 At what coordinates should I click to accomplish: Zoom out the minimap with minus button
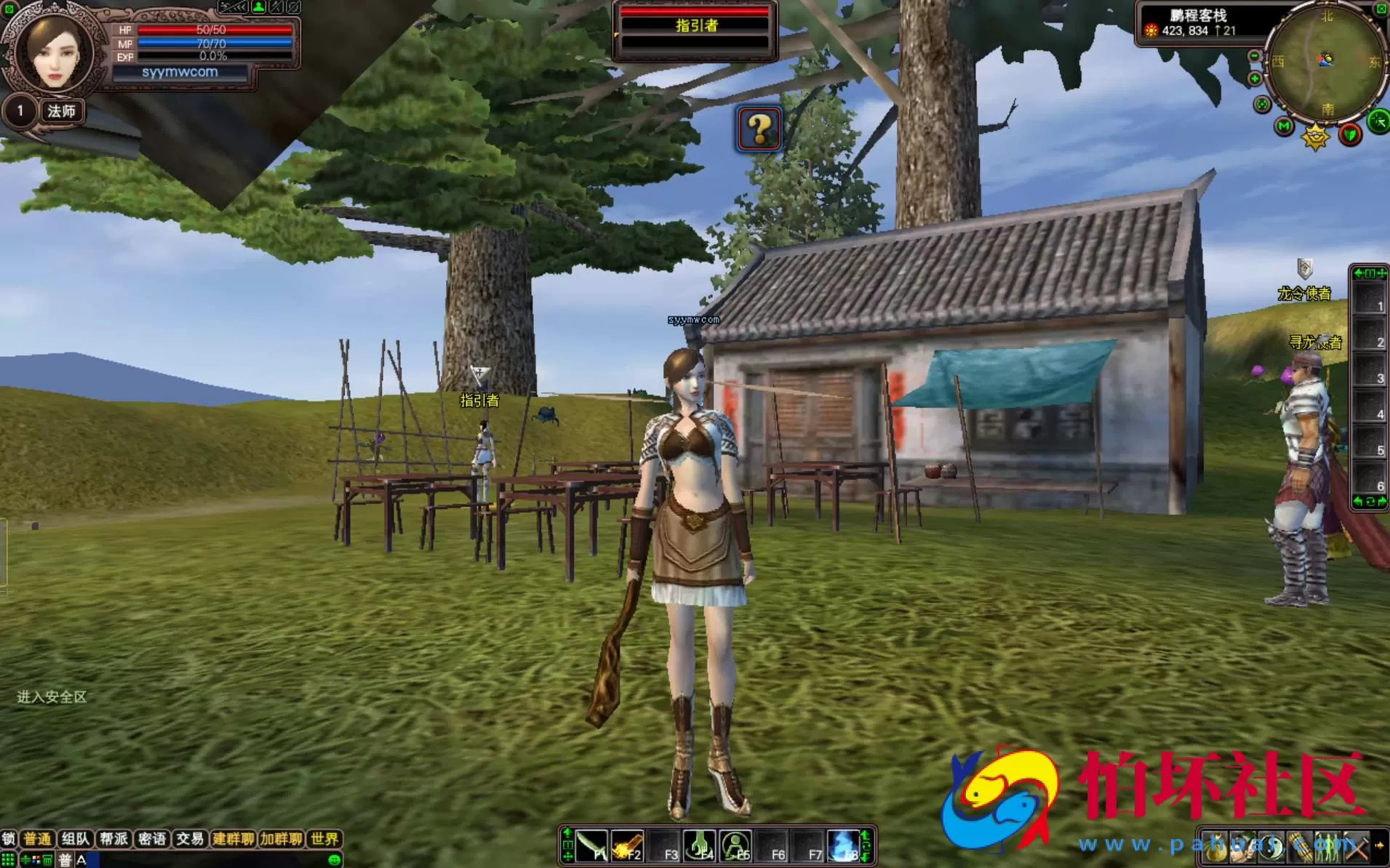coord(1254,56)
